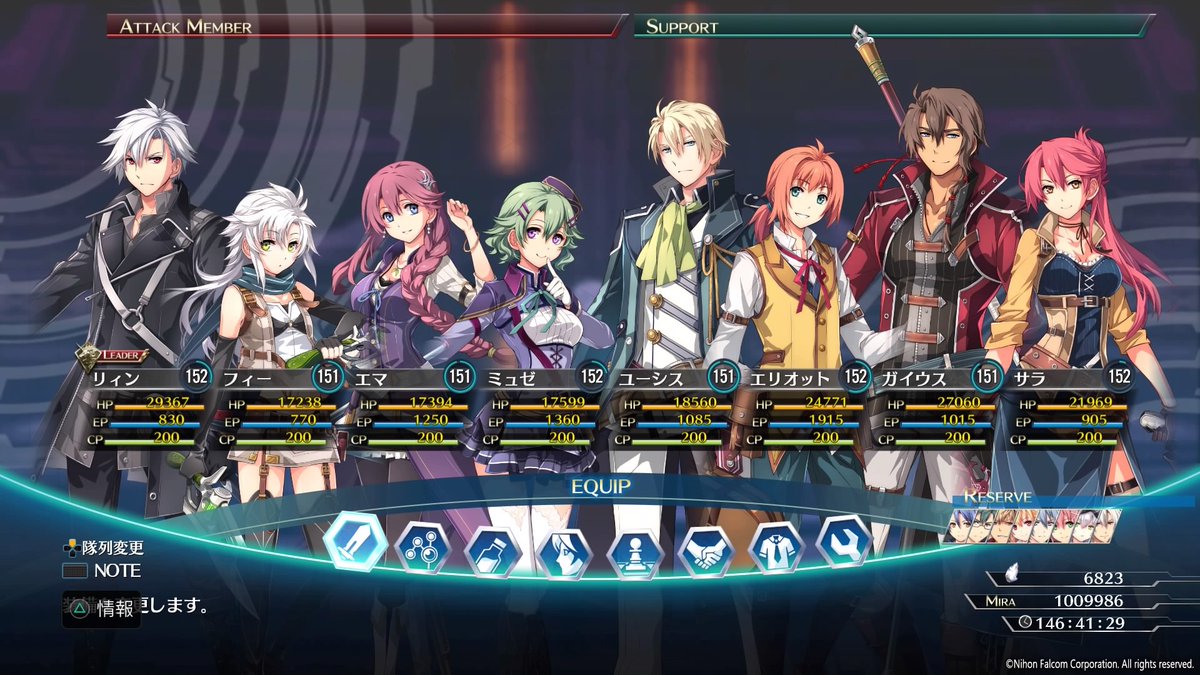1200x675 pixels.
Task: Open the Equip sword menu icon
Action: (355, 540)
